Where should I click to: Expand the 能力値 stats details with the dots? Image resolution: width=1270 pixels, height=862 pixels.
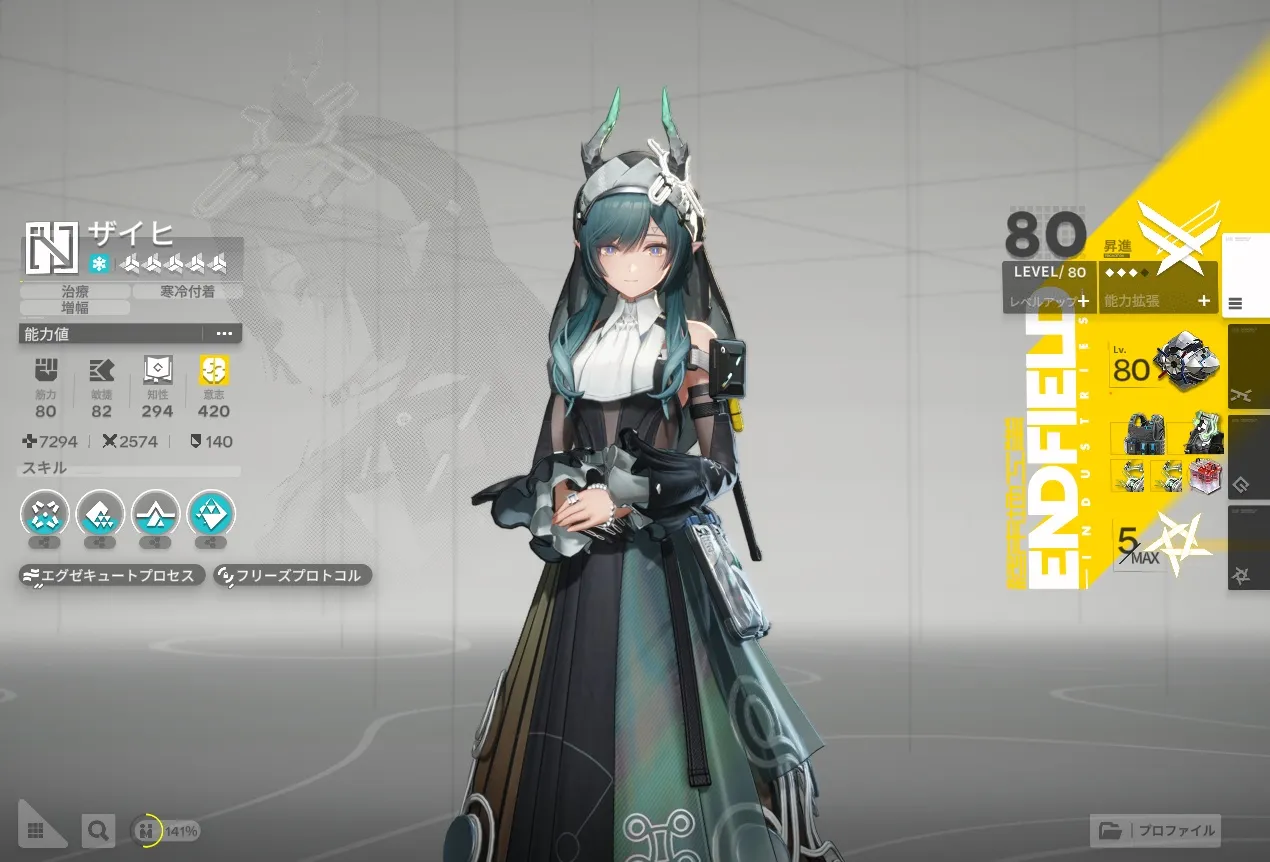click(224, 334)
